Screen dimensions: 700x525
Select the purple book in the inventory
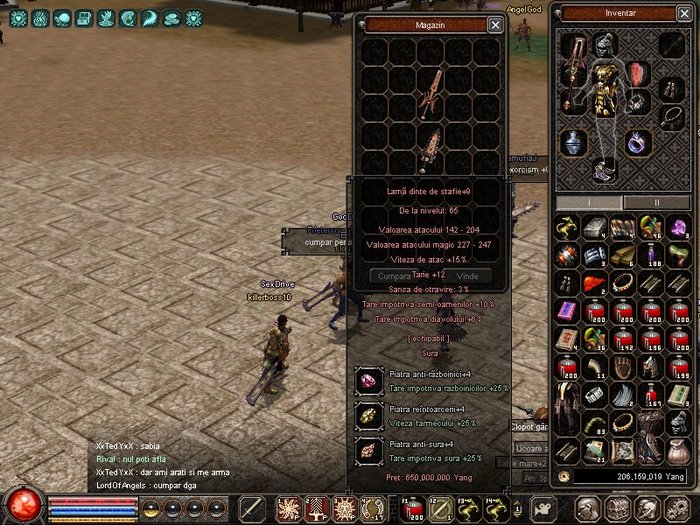pyautogui.click(x=566, y=310)
